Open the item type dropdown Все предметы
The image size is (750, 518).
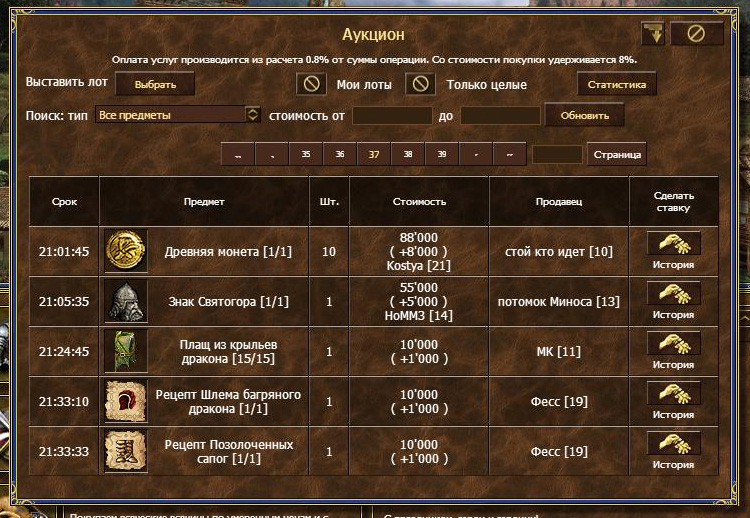[x=180, y=115]
